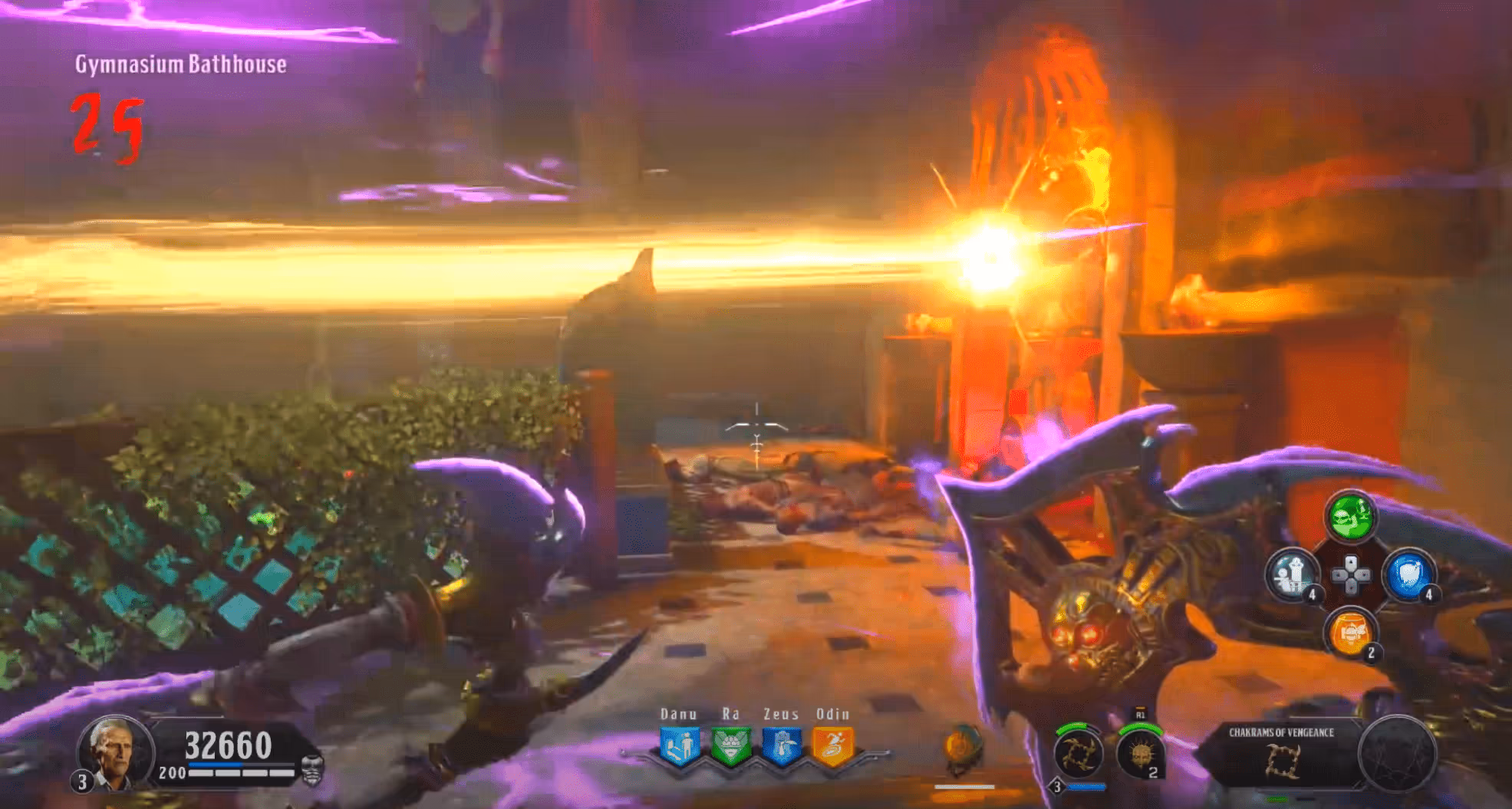Select the spiked skull equipment icon
The width and height of the screenshot is (1512, 809).
pyautogui.click(x=1139, y=755)
